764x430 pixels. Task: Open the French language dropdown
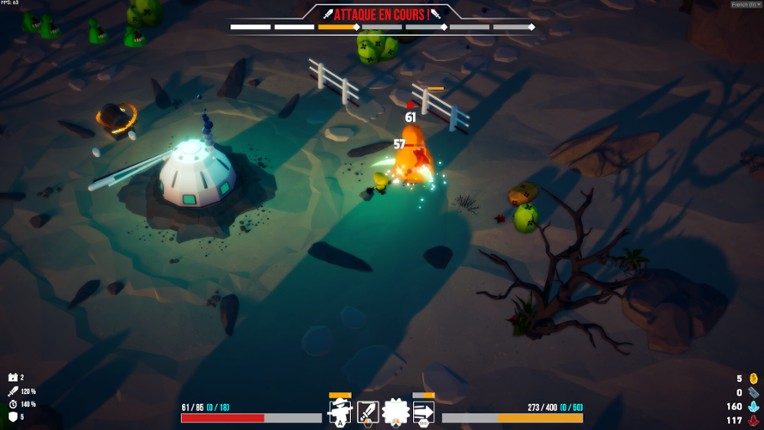746,4
